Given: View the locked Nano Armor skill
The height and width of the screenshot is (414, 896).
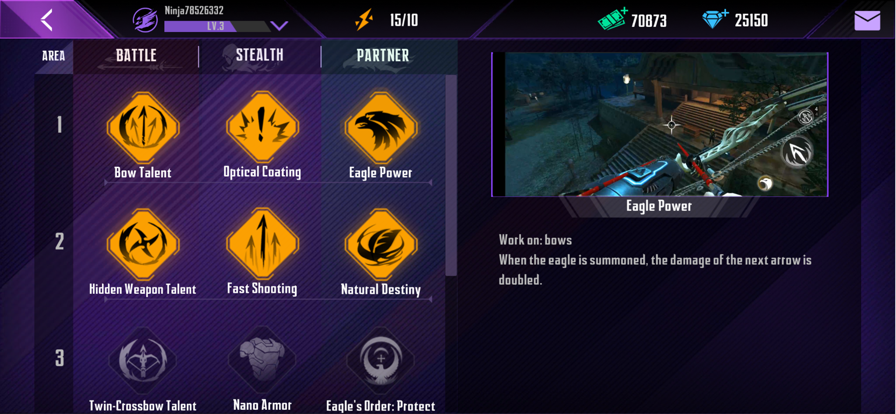Looking at the screenshot, I should 262,361.
